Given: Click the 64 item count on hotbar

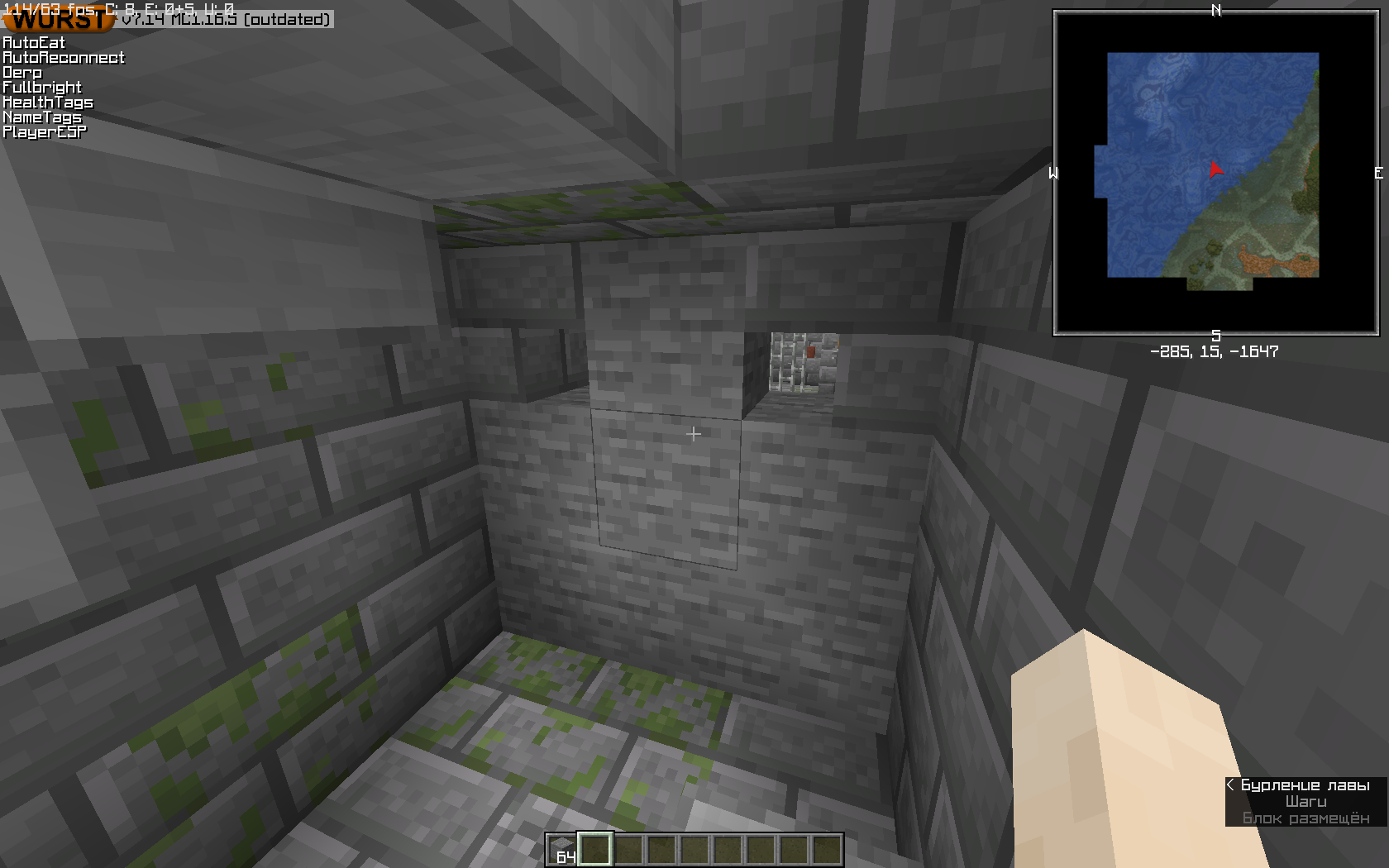Looking at the screenshot, I should 567,857.
